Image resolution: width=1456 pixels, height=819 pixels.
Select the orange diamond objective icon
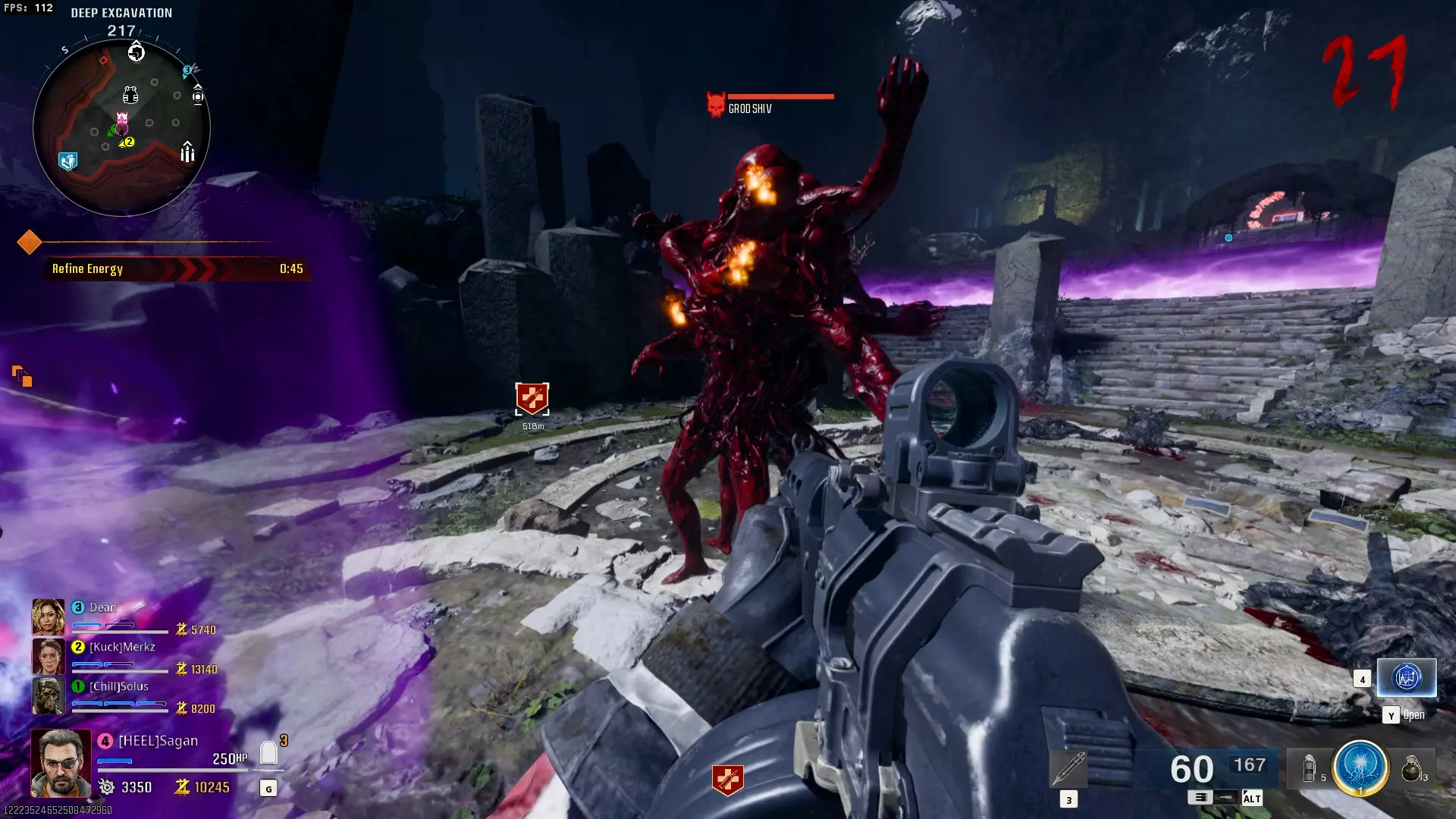[x=29, y=242]
